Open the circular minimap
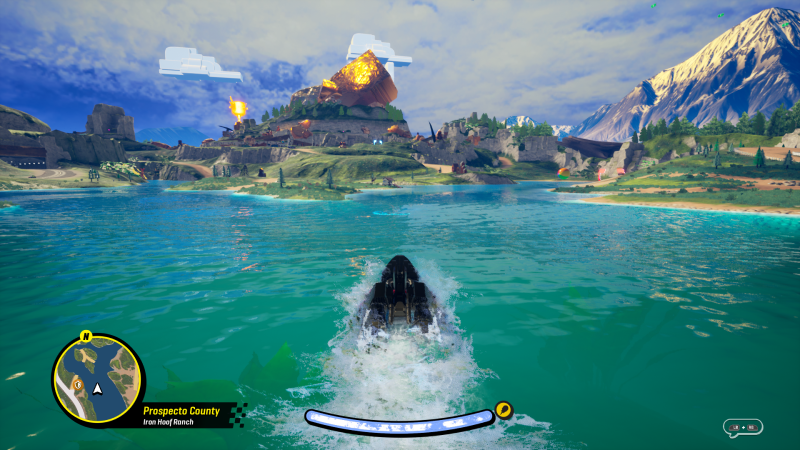The height and width of the screenshot is (450, 800). (x=97, y=380)
